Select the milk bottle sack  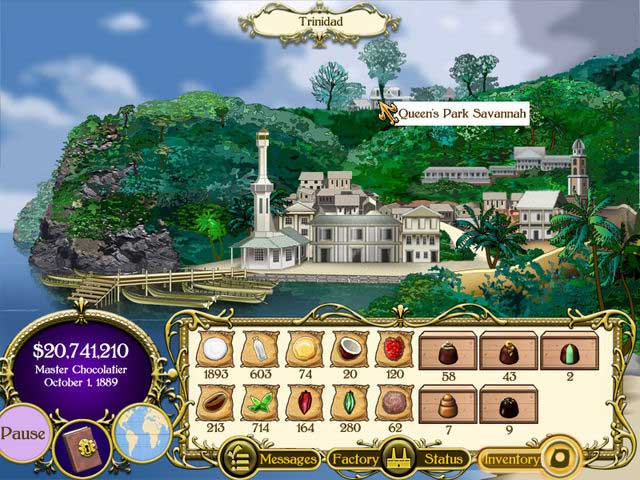[x=259, y=350]
